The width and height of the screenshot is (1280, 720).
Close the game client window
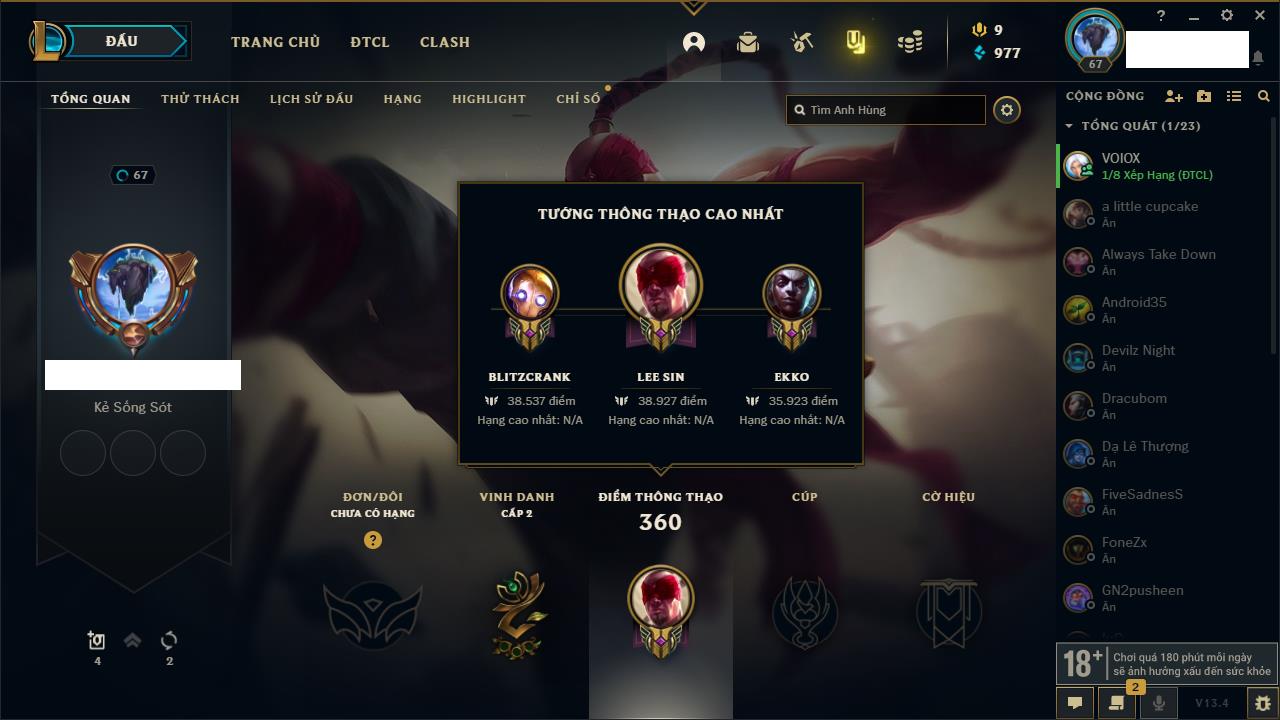click(1260, 16)
